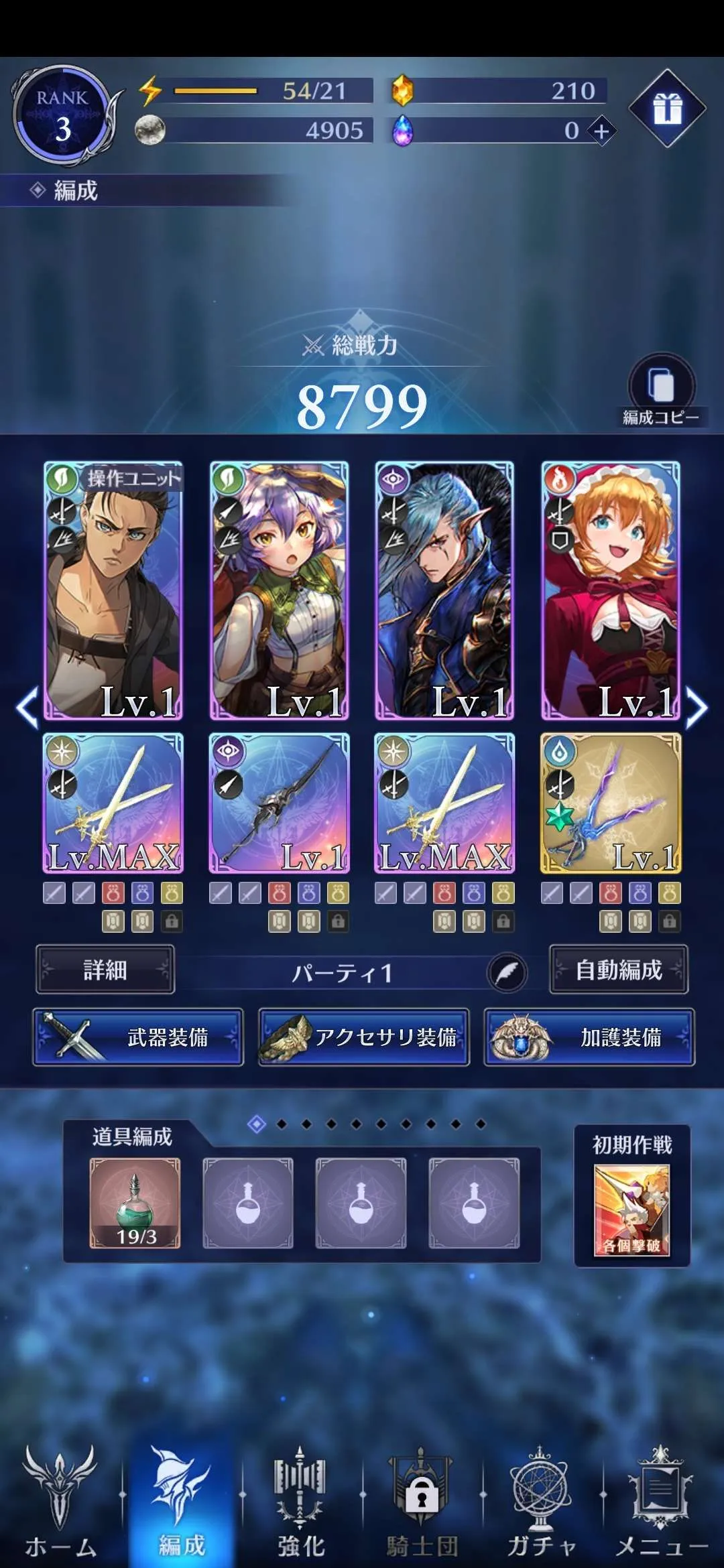Activate 自動編成 auto formation
The image size is (724, 1568).
pos(619,970)
